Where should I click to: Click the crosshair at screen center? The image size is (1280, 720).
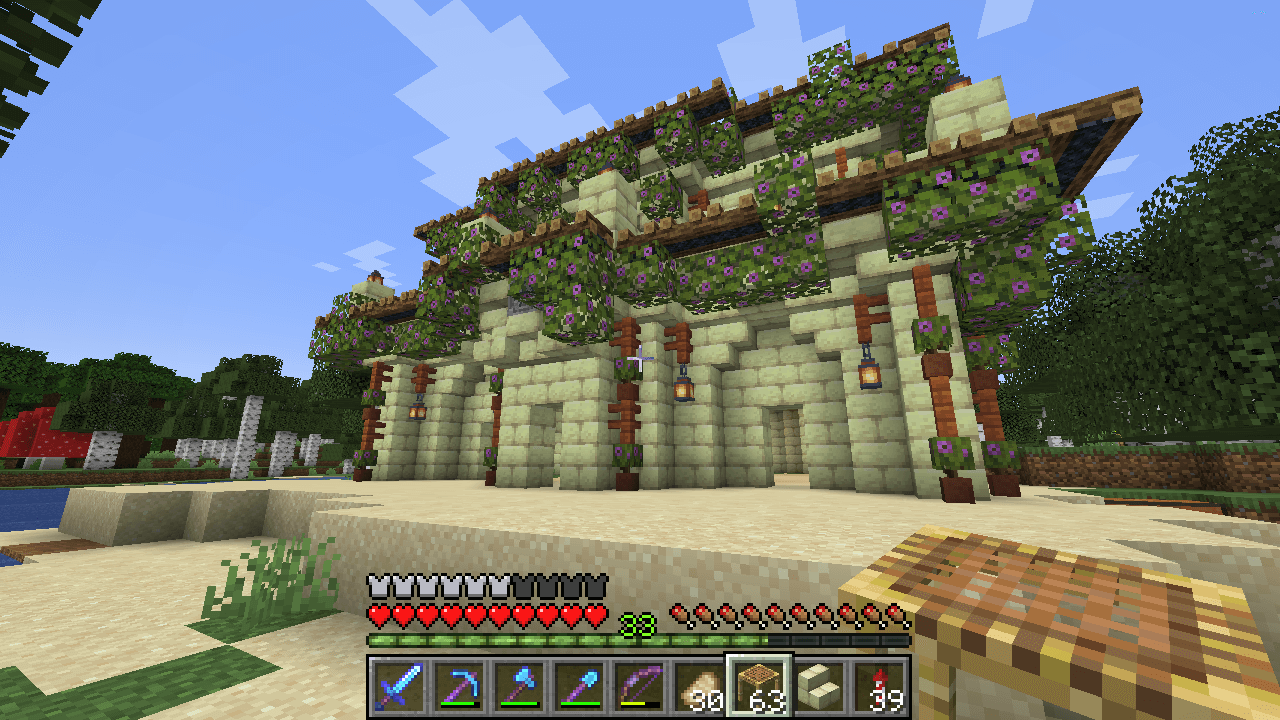[x=640, y=360]
